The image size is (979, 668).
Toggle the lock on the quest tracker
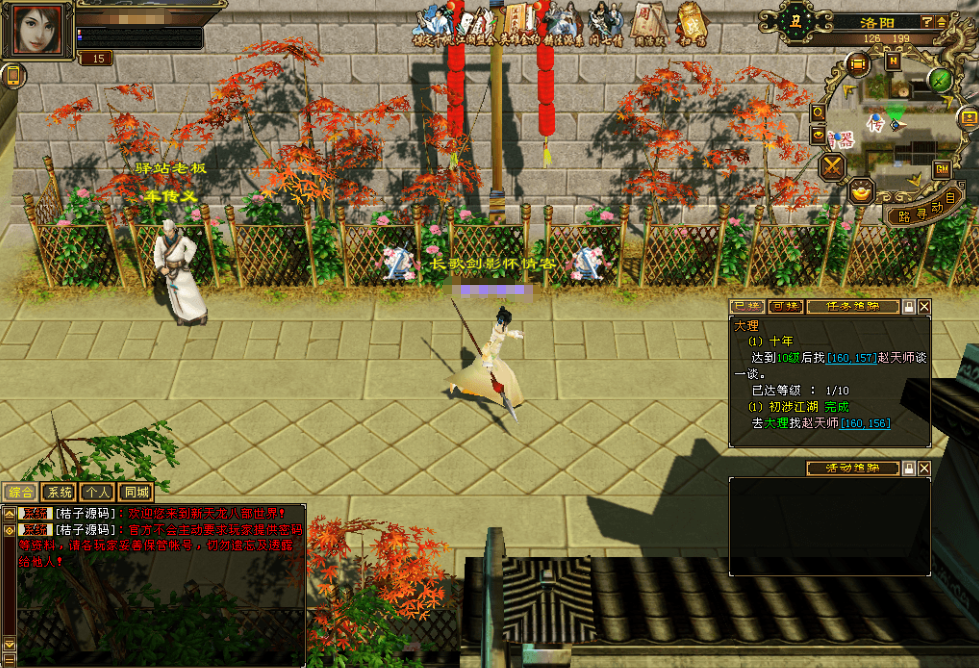[x=908, y=307]
